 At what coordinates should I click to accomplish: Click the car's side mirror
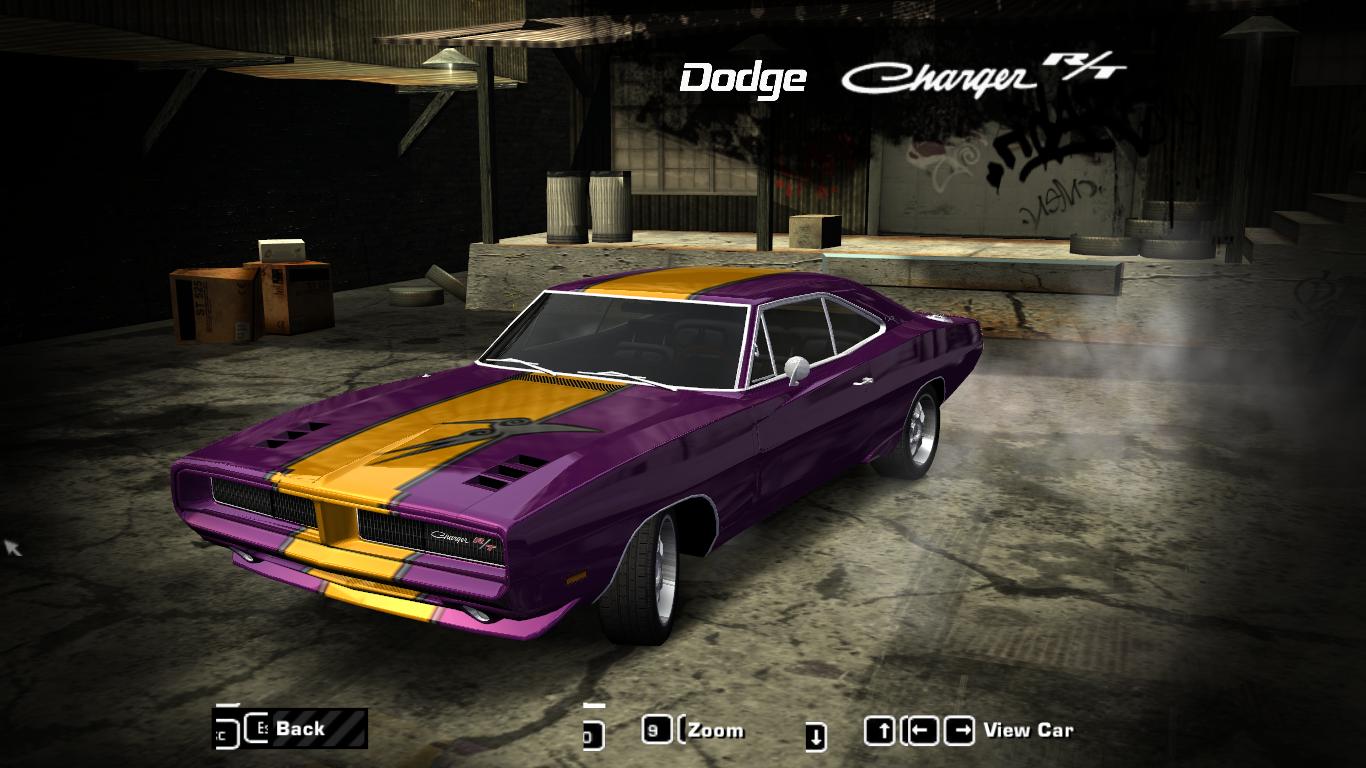795,368
